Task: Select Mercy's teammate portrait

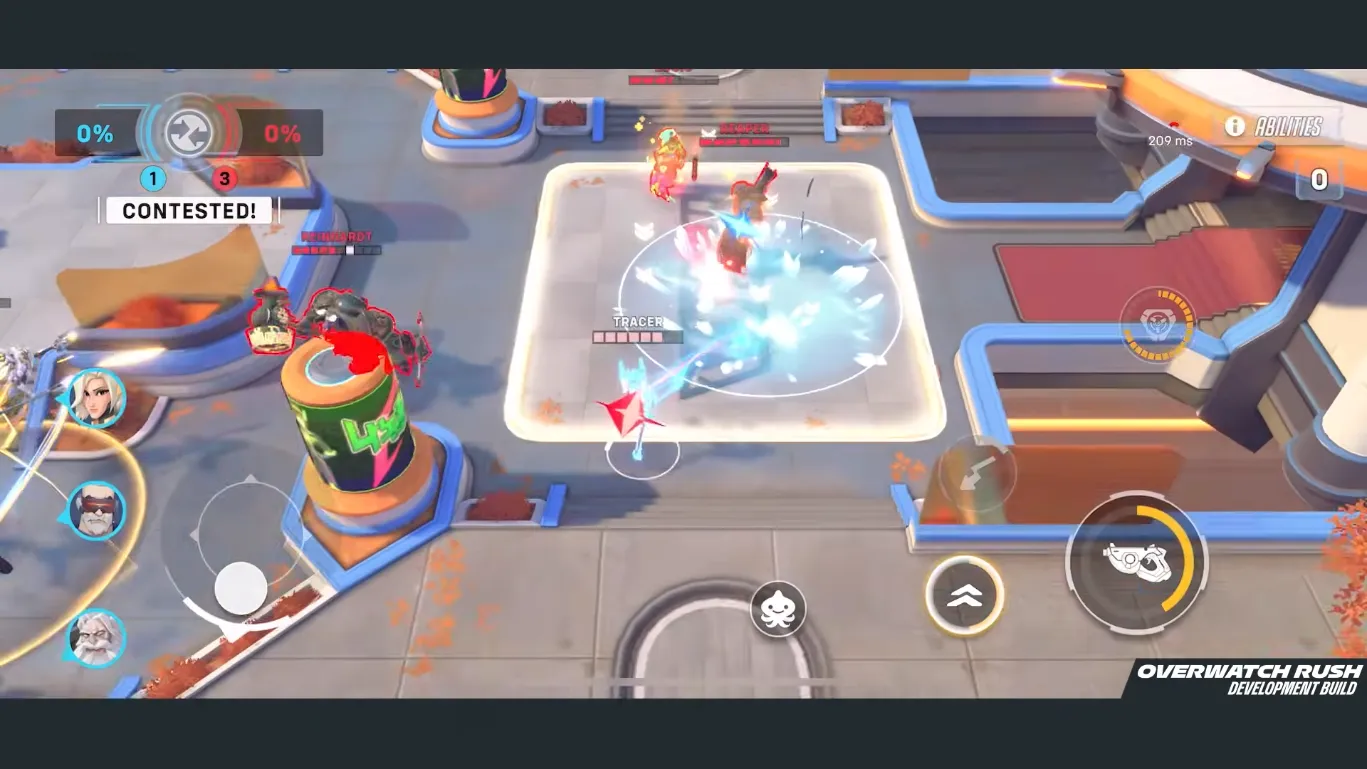Action: coord(97,398)
